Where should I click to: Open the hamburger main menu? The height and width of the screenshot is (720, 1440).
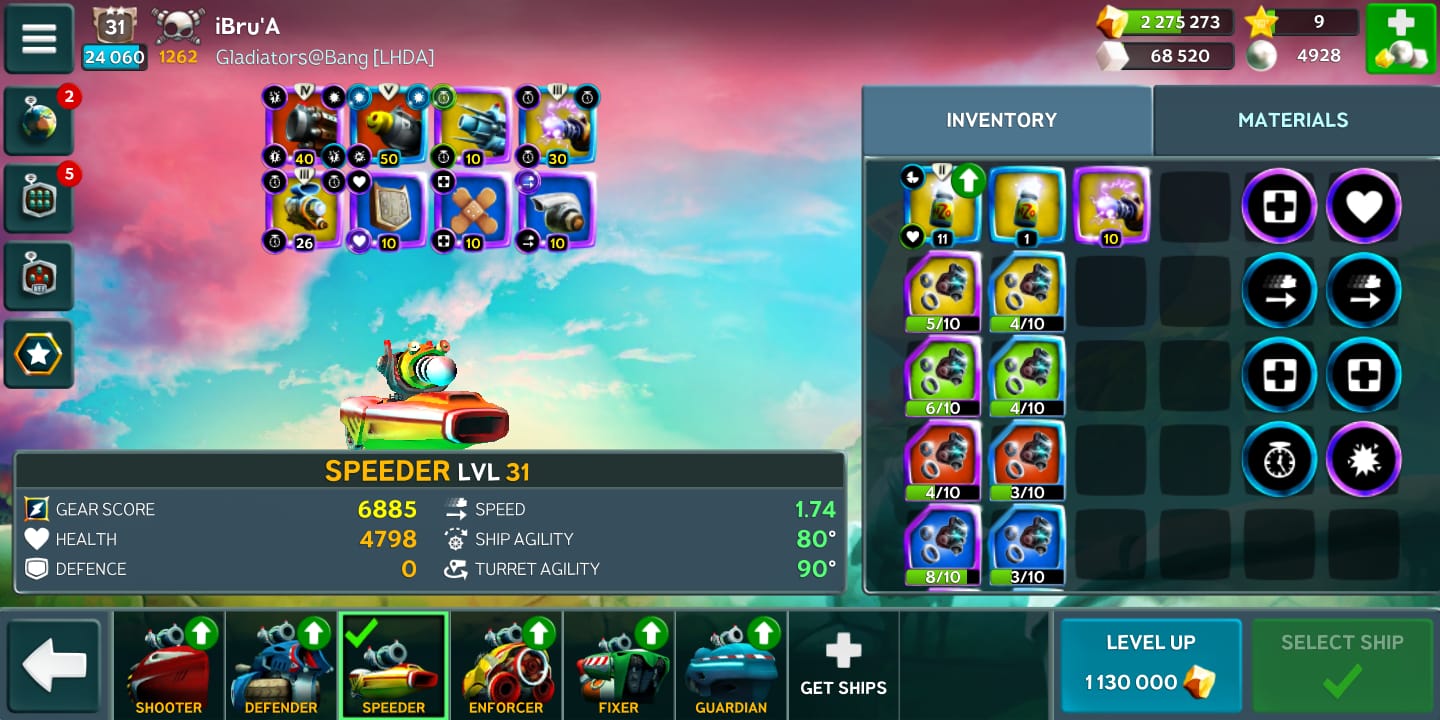click(39, 38)
